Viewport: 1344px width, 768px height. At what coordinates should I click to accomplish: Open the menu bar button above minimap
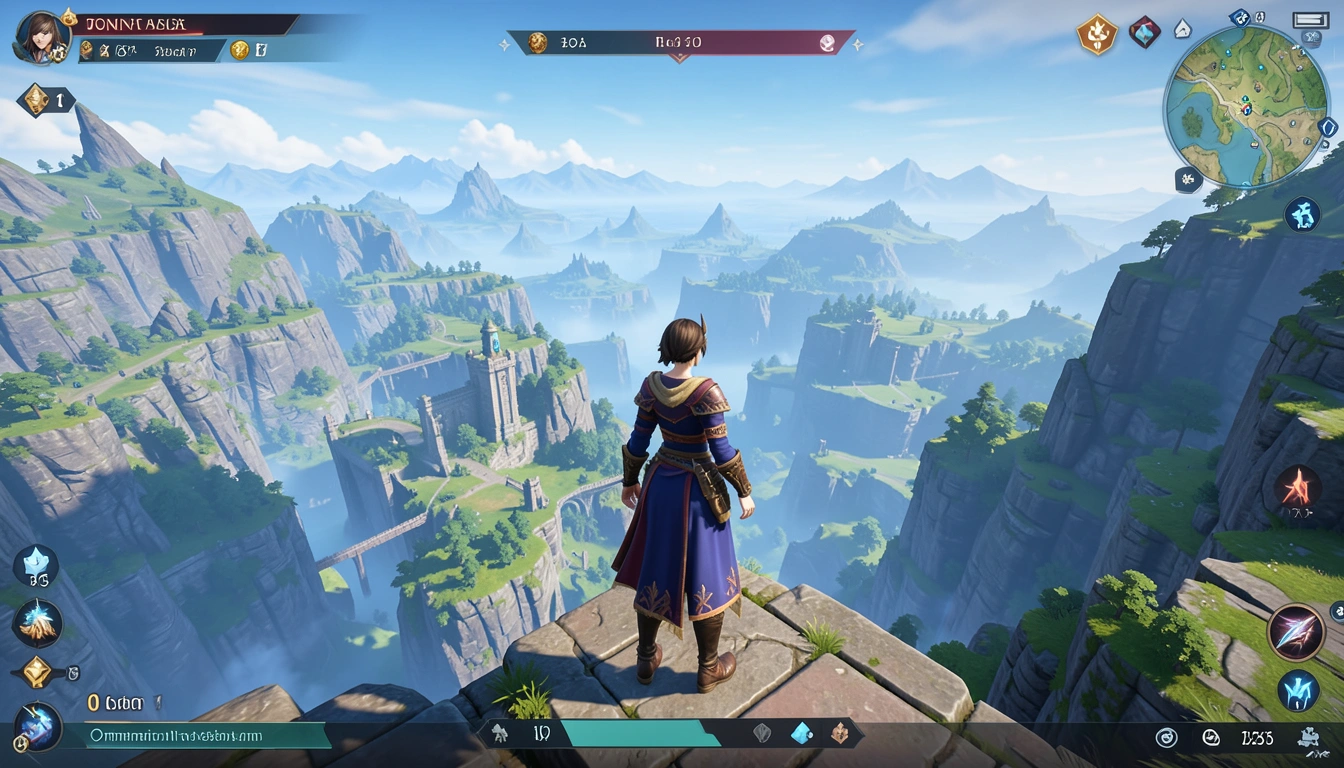point(1310,20)
